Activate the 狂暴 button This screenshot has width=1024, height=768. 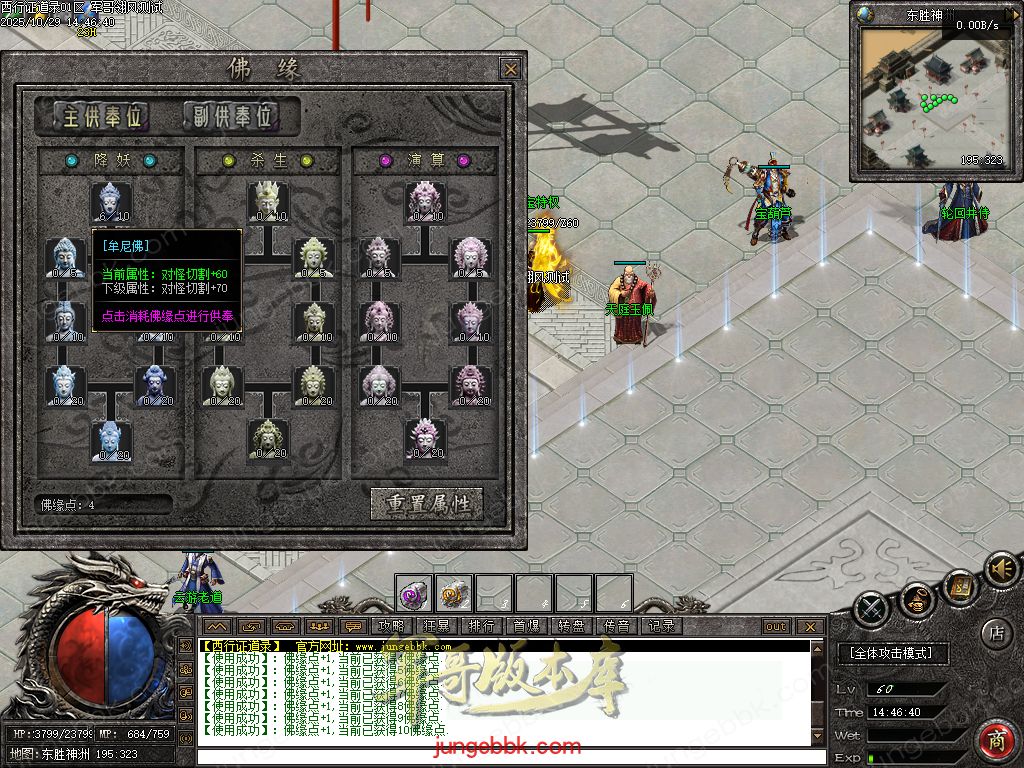coord(437,626)
